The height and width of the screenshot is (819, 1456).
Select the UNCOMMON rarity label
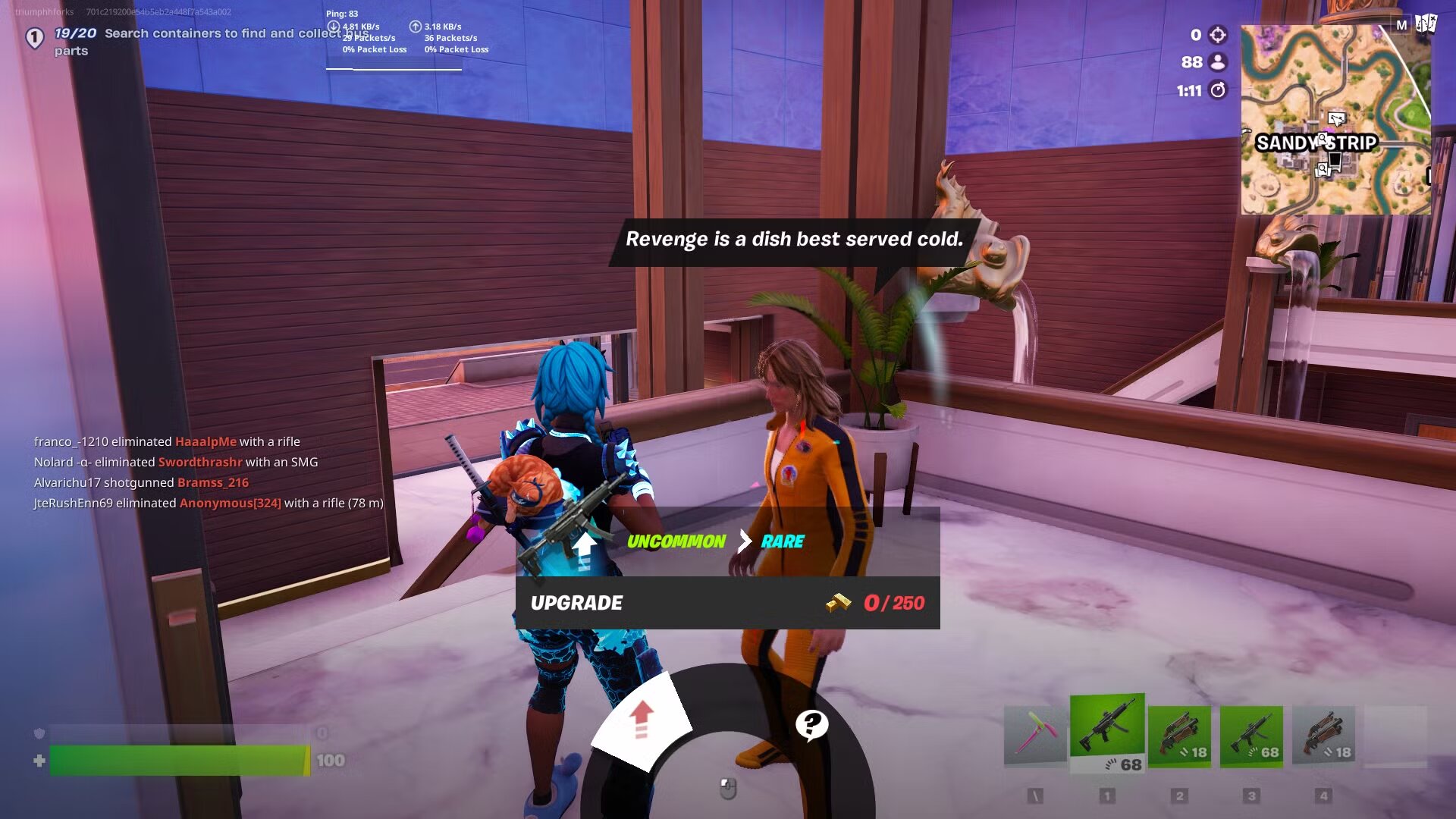tap(676, 542)
